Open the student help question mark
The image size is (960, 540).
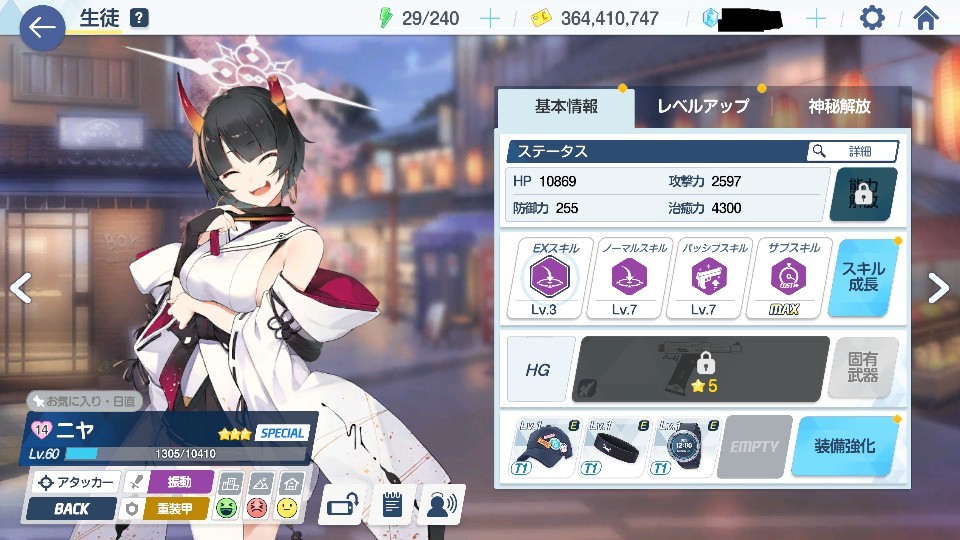click(x=140, y=18)
